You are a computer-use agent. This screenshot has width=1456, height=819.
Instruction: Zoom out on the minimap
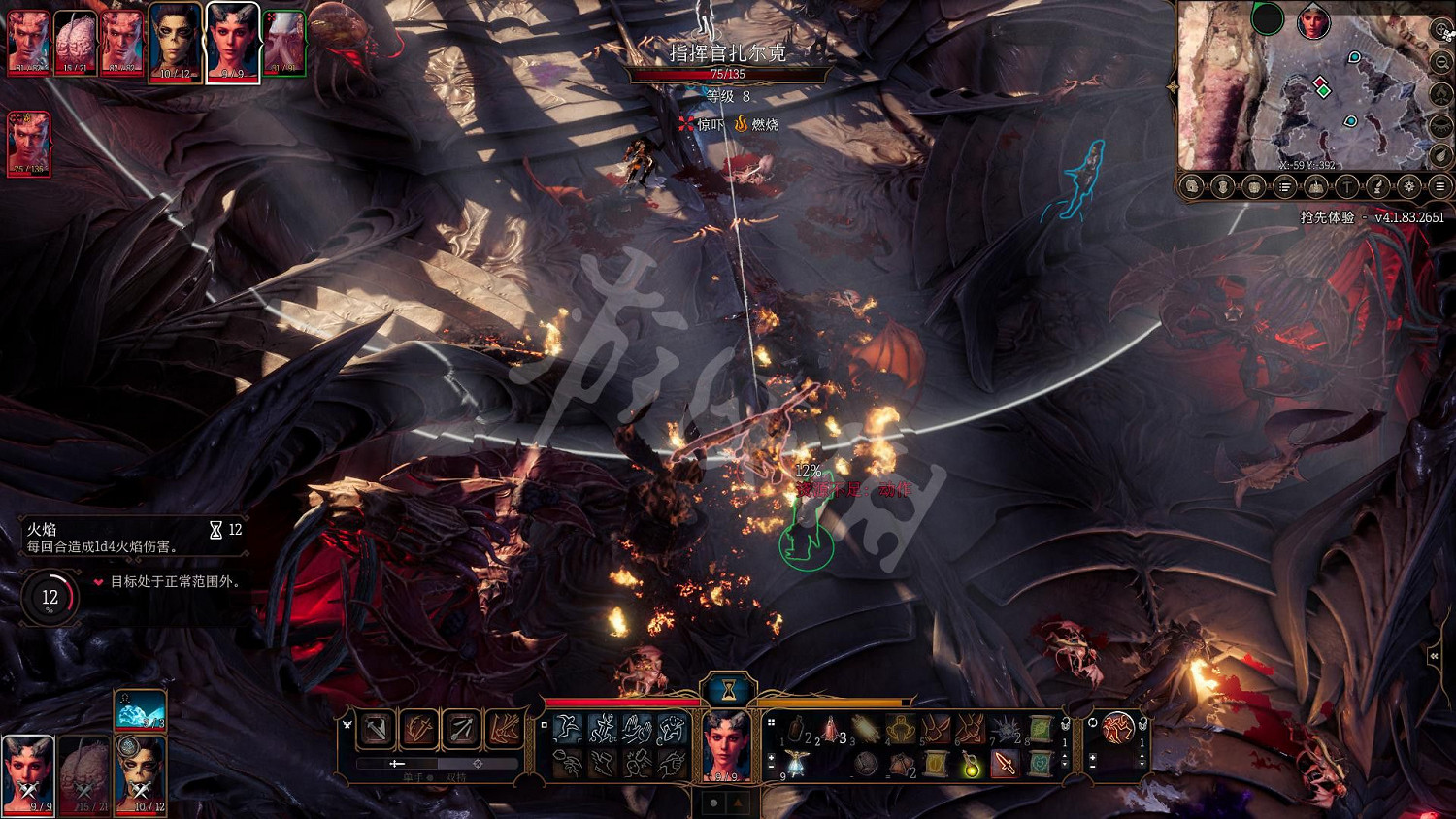pos(1443,62)
